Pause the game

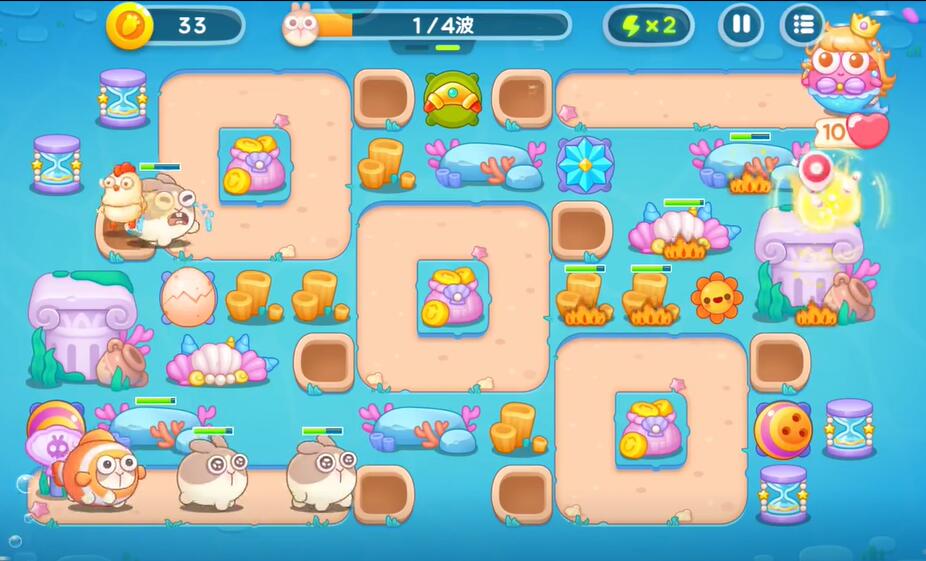(x=741, y=25)
